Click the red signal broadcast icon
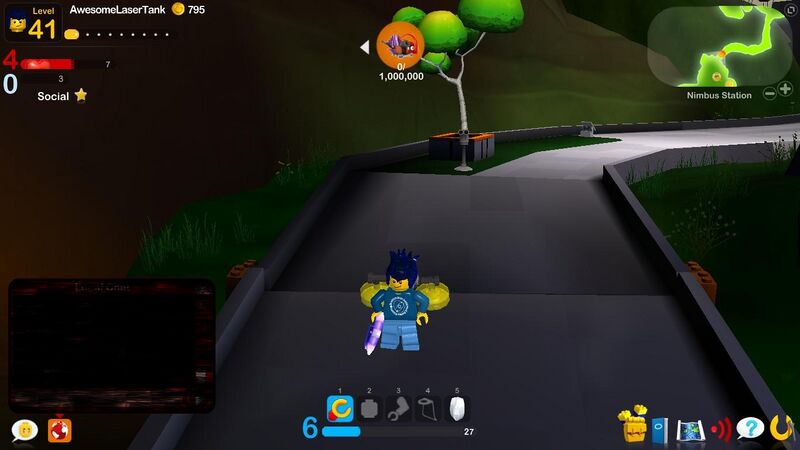Viewport: 800px width, 450px height. pyautogui.click(x=721, y=429)
